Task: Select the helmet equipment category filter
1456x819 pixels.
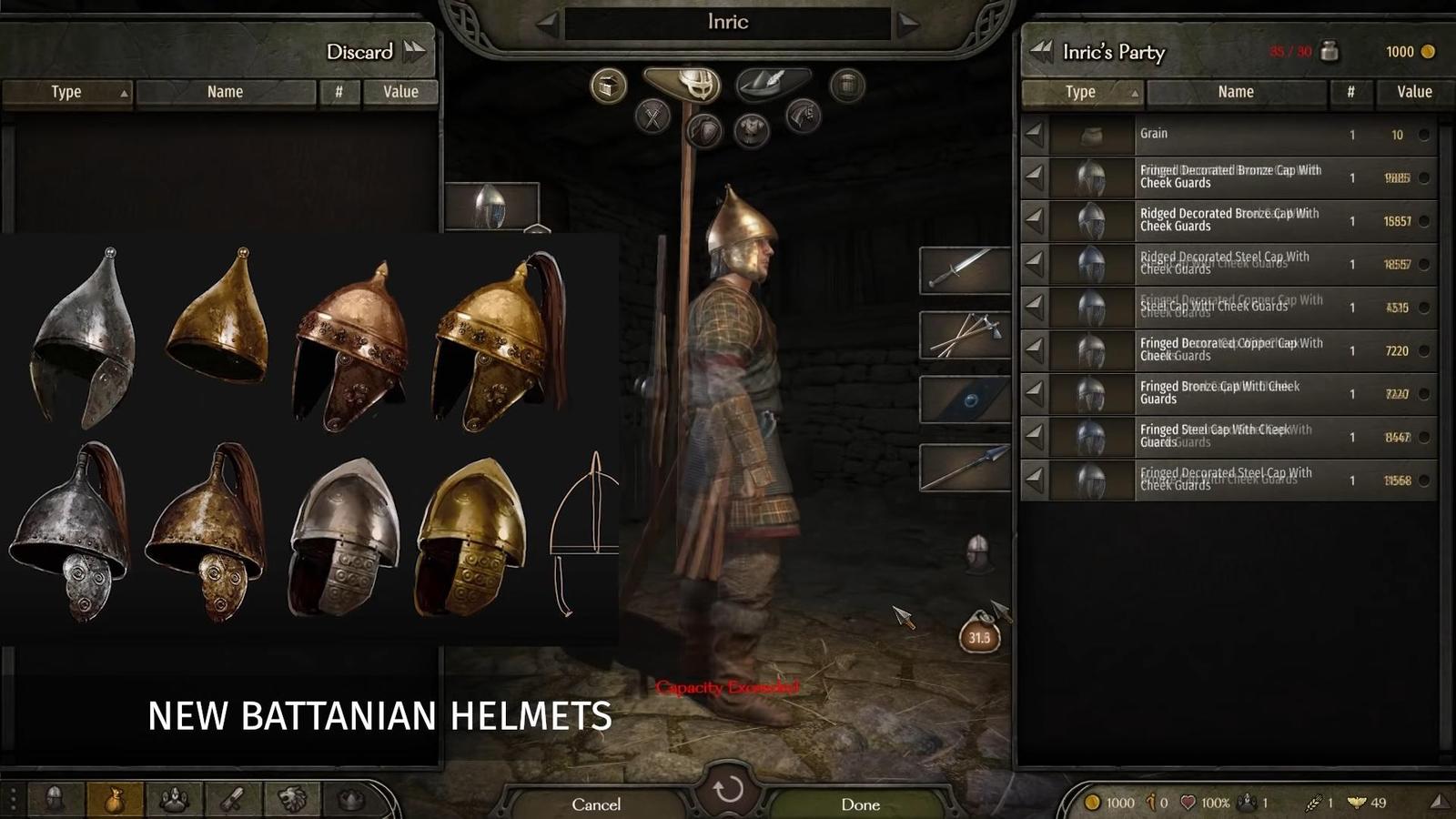Action: pyautogui.click(x=696, y=85)
